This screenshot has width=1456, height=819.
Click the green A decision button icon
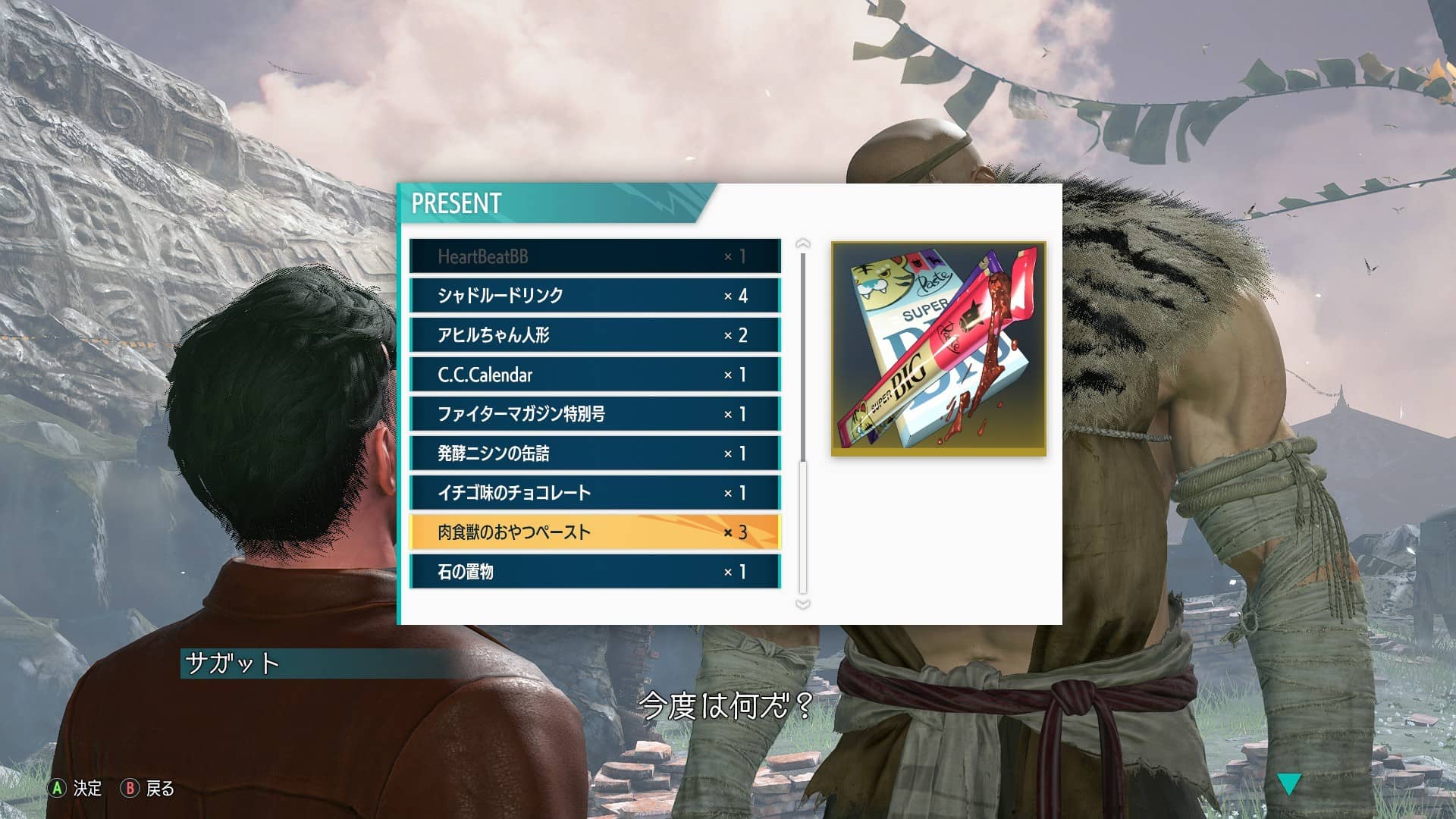[56, 789]
